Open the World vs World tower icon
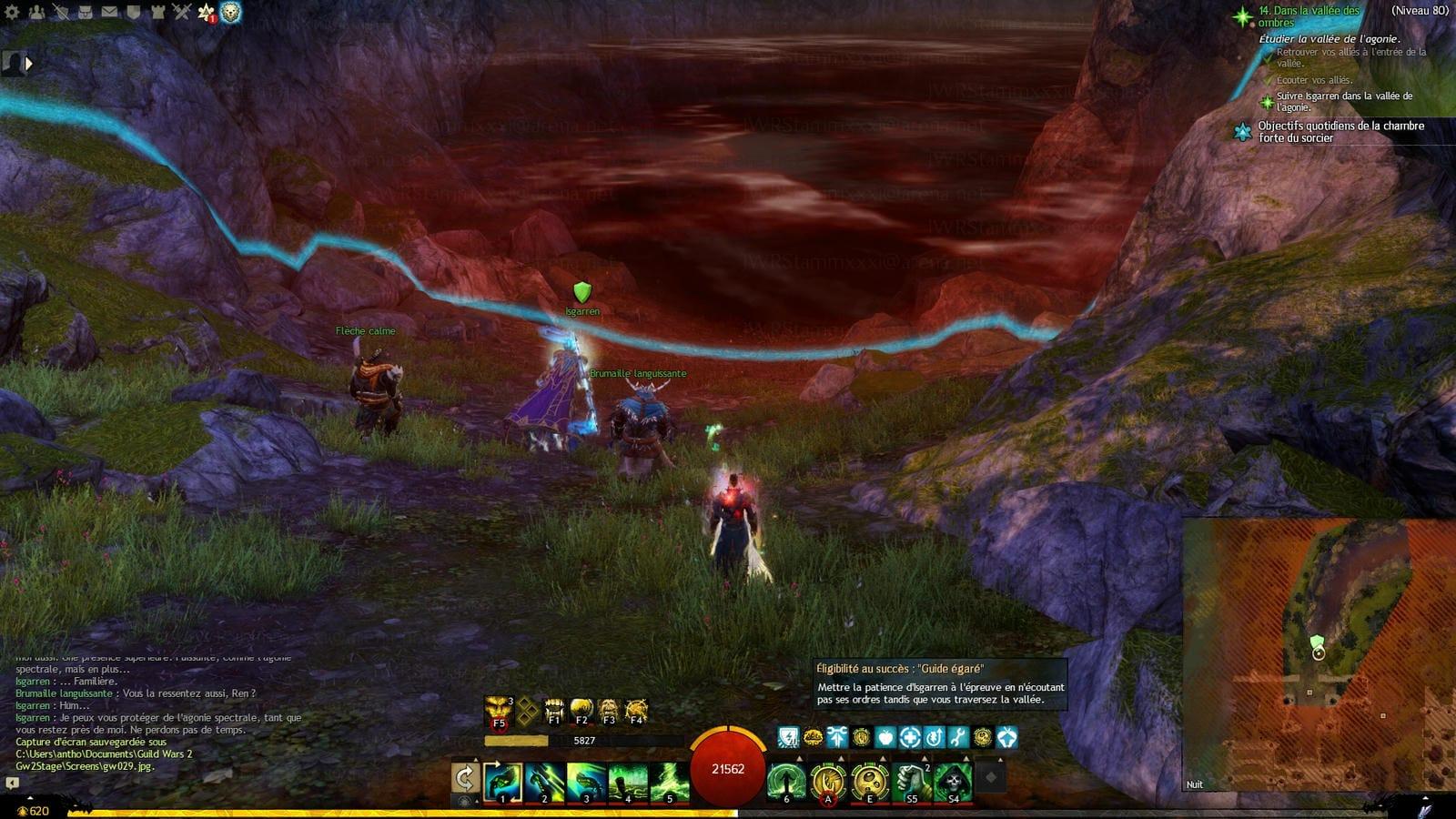The width and height of the screenshot is (1456, 819). tap(157, 12)
